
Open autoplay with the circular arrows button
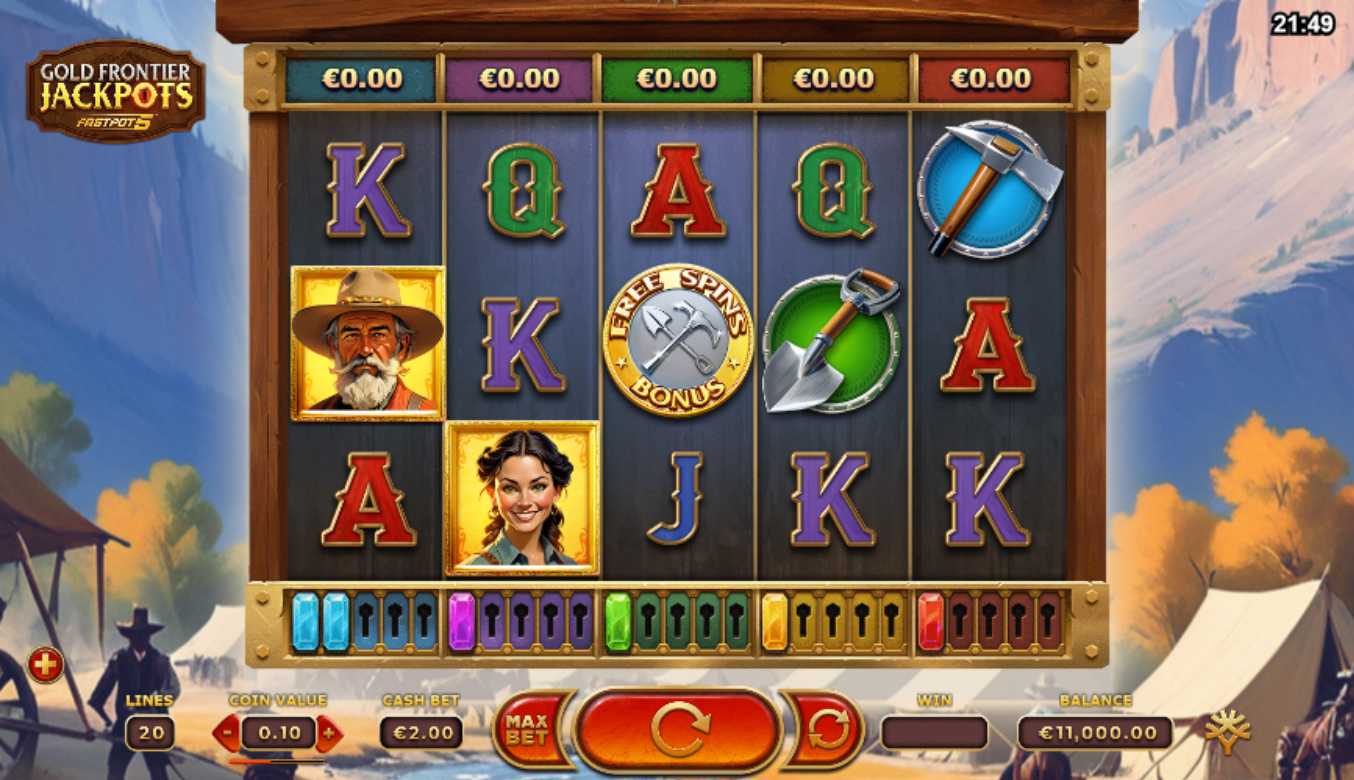click(x=826, y=731)
